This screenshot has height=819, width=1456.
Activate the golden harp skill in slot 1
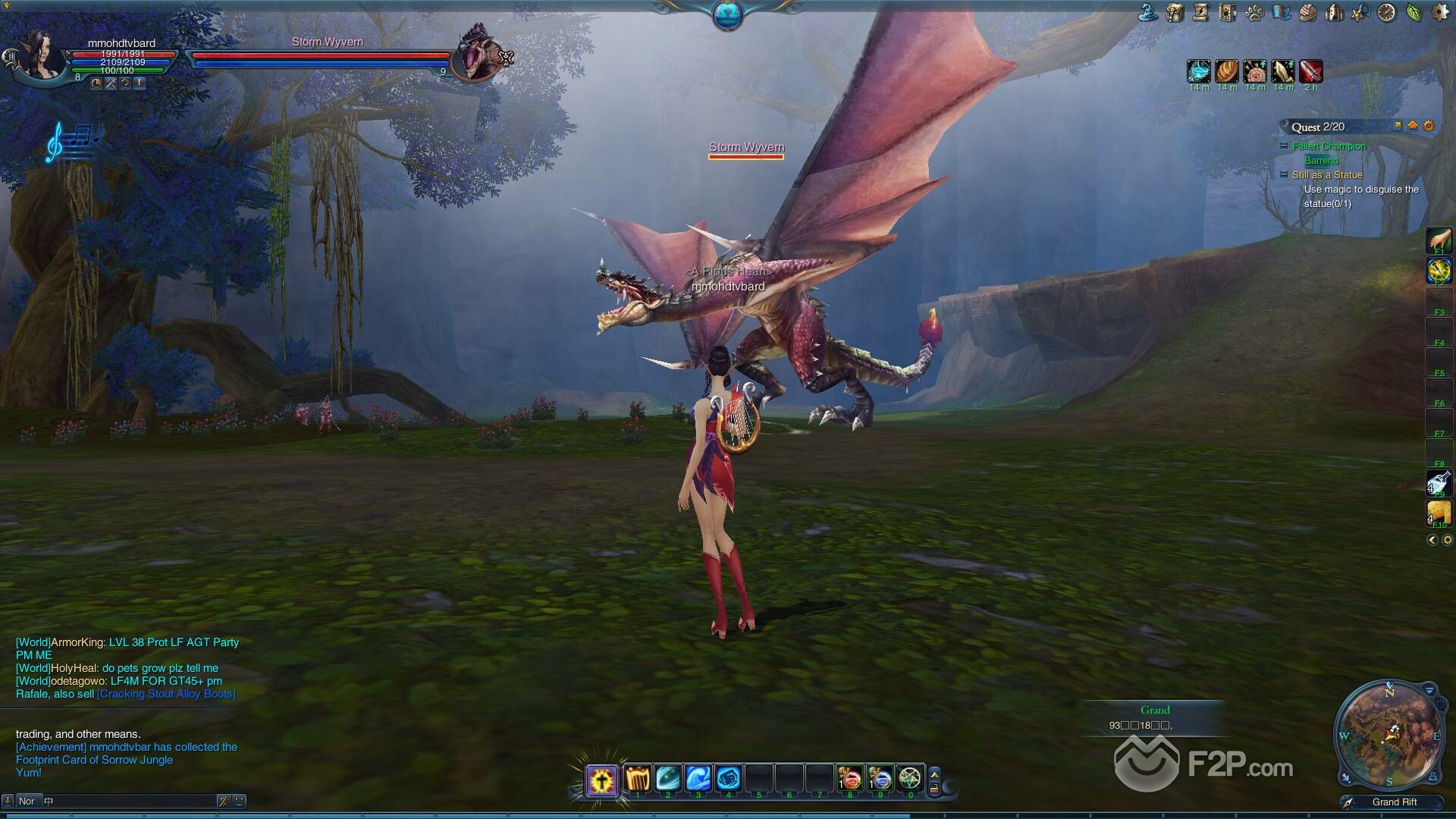pyautogui.click(x=638, y=779)
